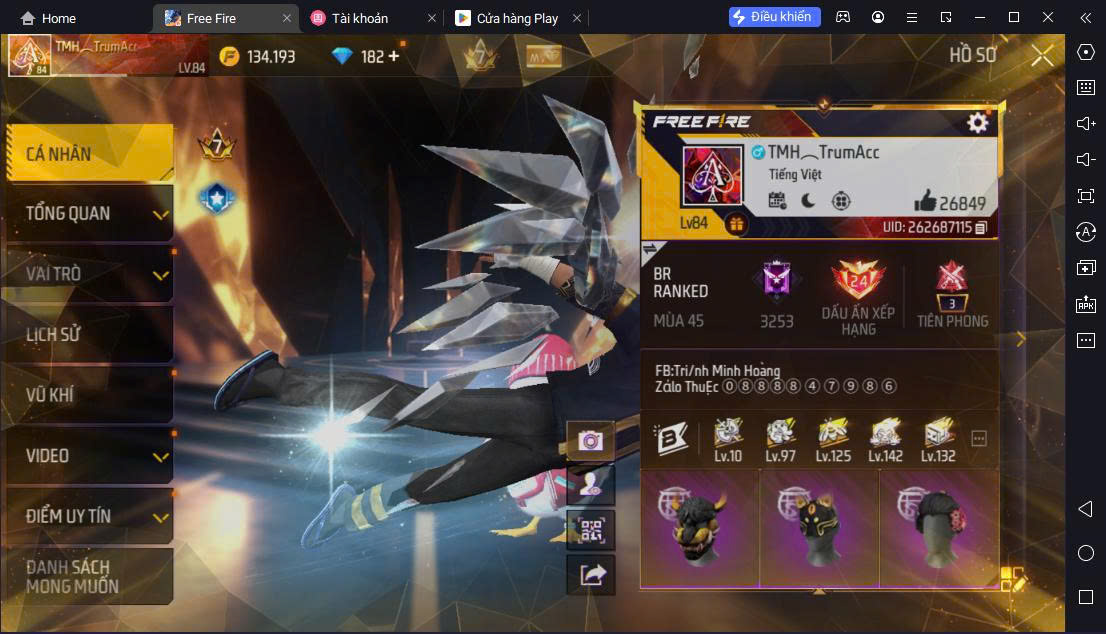Expand the TỔNG QUAN section
The height and width of the screenshot is (634, 1106).
pos(88,213)
